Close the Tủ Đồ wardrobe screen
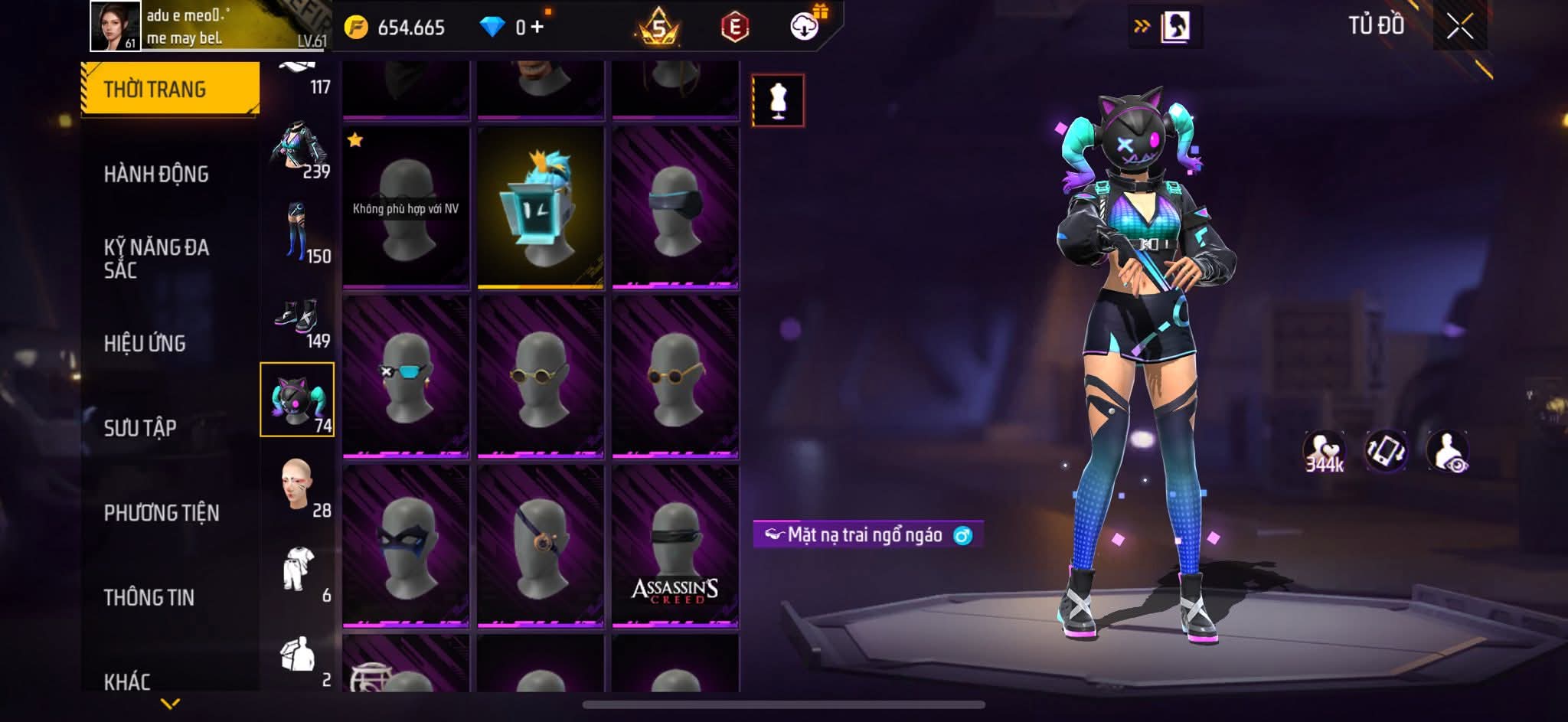The width and height of the screenshot is (1568, 722). pyautogui.click(x=1459, y=28)
